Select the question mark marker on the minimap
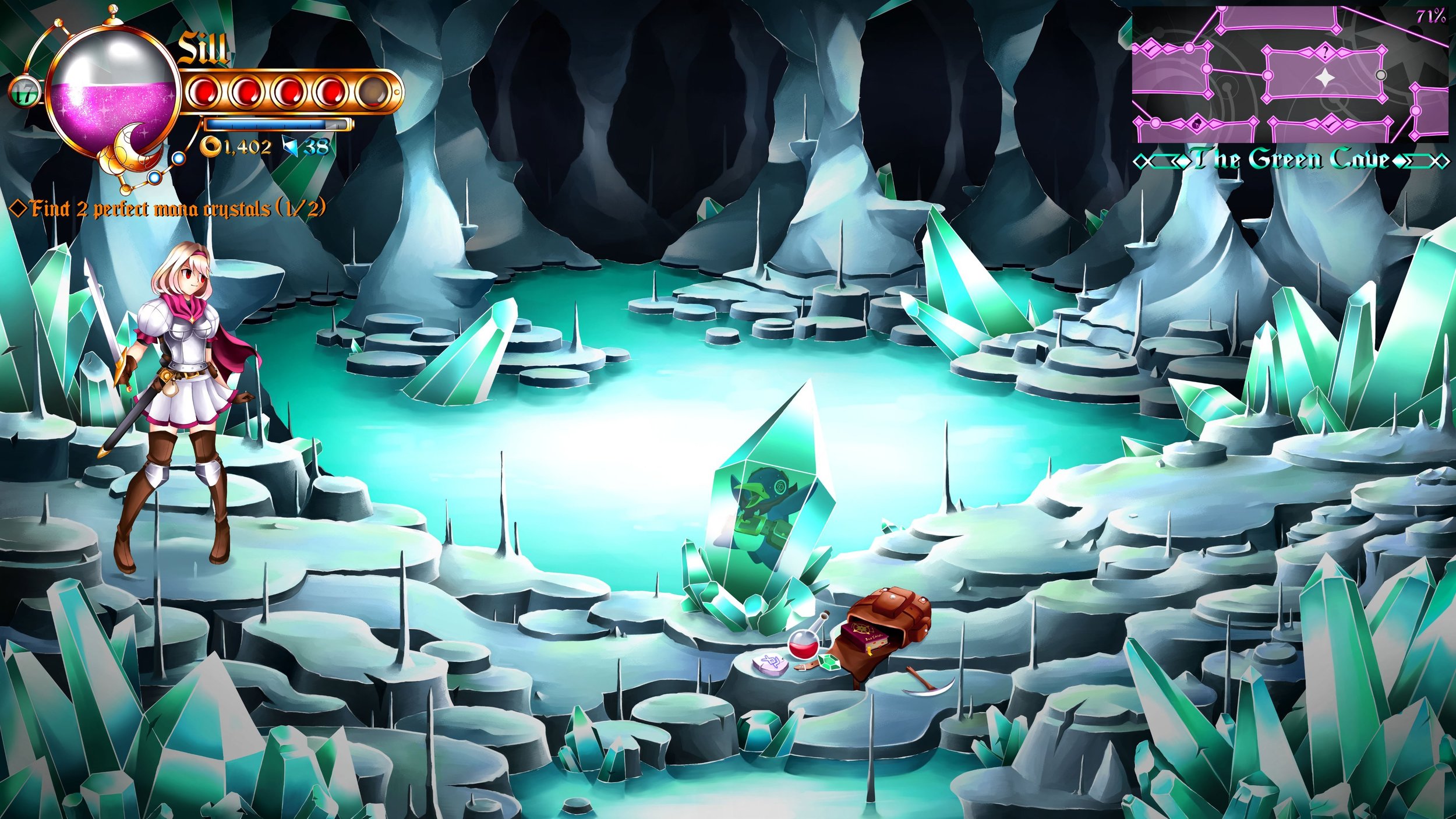Screen dimensions: 1456x819 point(1326,53)
